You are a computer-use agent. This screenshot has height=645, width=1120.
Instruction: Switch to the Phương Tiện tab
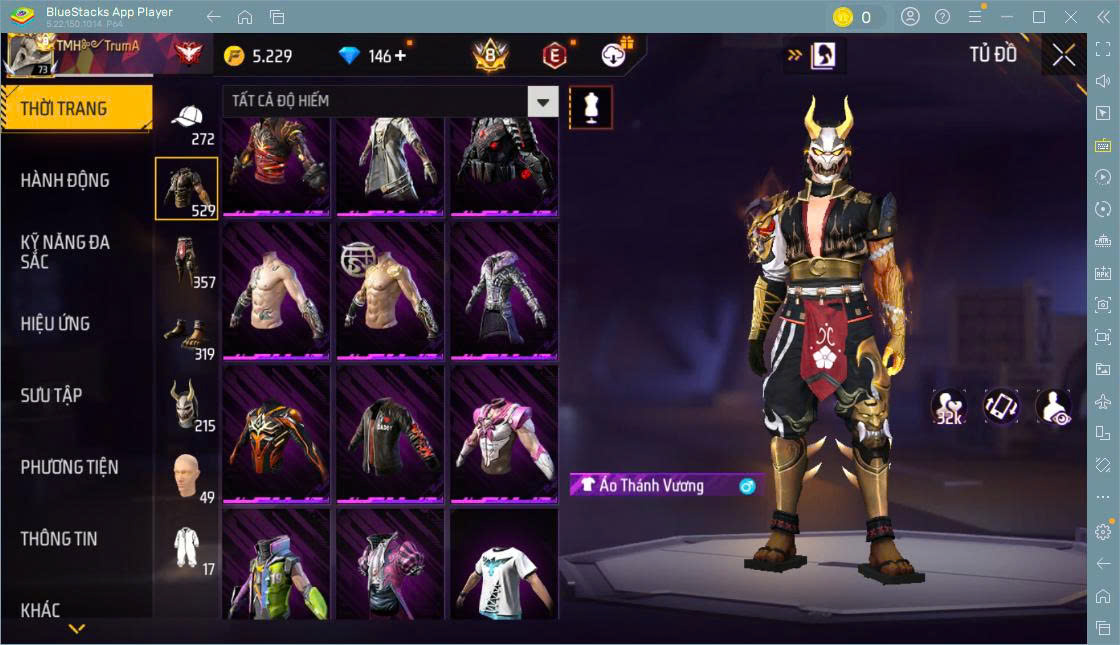click(69, 467)
